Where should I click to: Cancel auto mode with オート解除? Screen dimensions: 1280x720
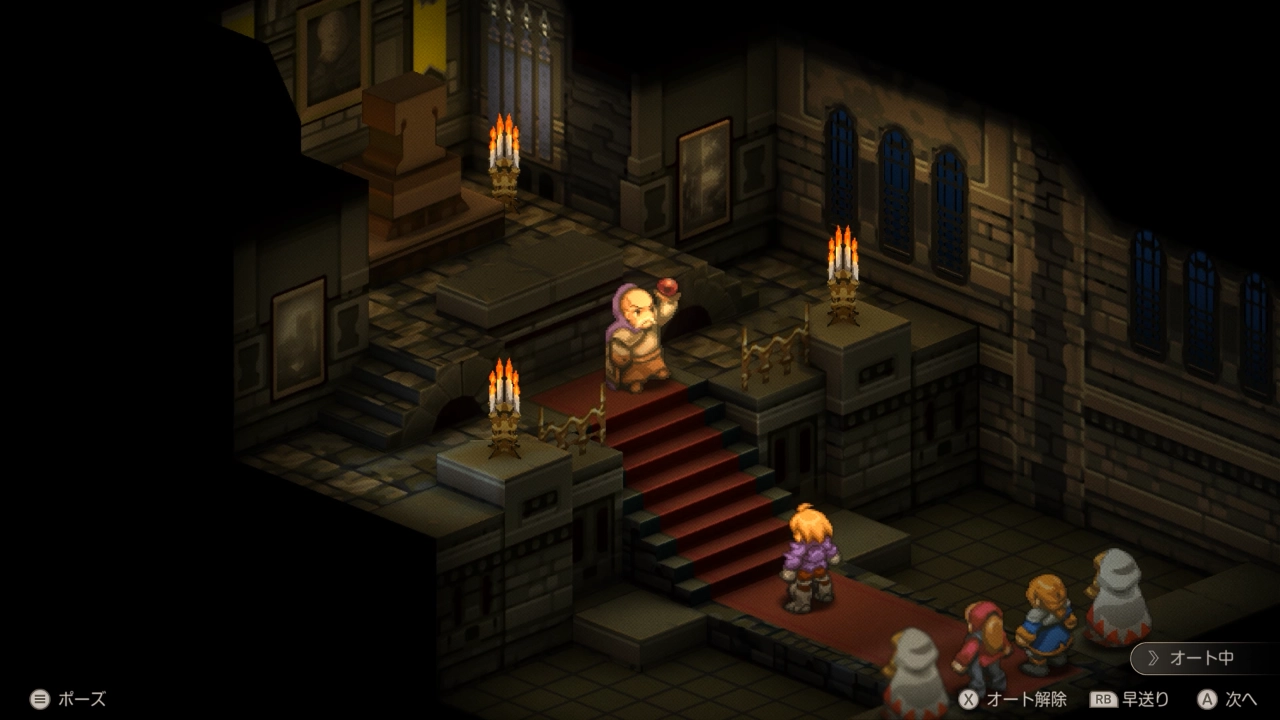(1012, 699)
